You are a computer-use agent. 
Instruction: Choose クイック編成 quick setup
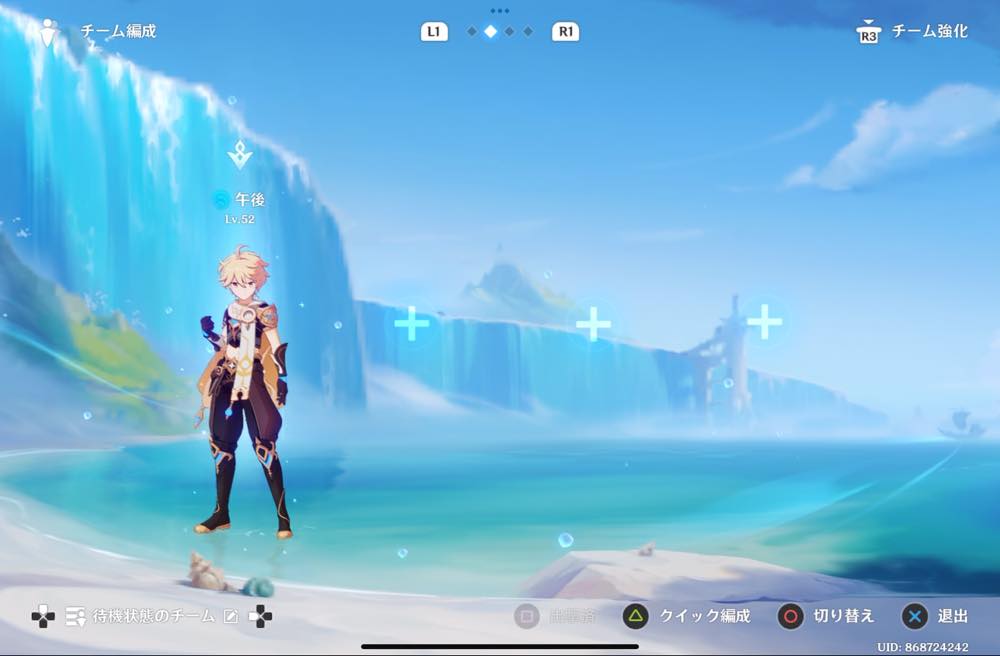point(687,616)
